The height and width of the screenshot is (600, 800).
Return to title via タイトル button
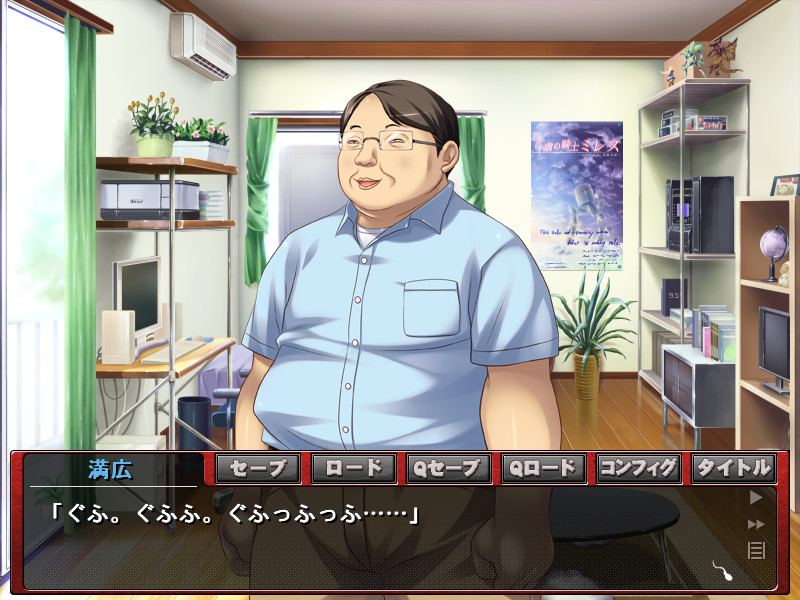tap(733, 468)
